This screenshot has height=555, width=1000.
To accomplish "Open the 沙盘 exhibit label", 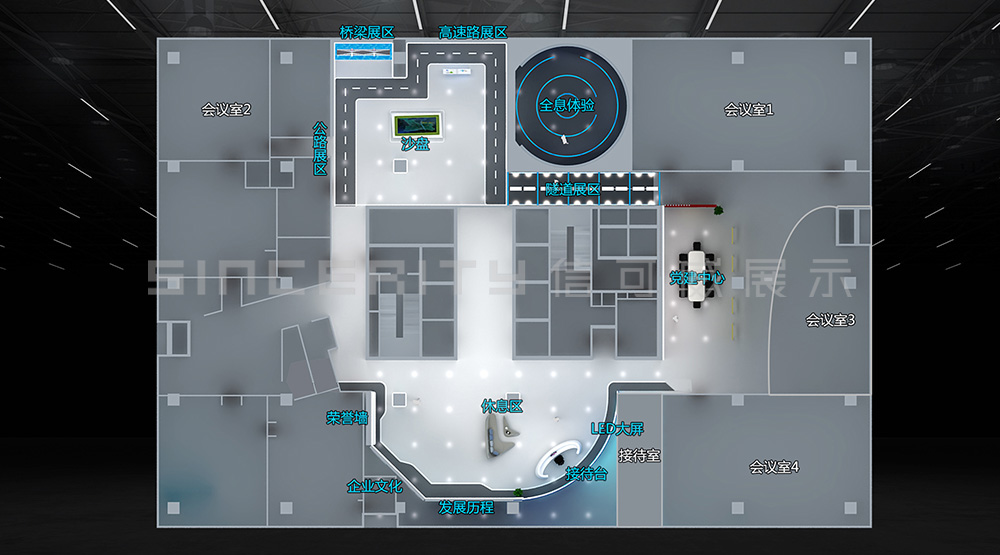I will point(414,143).
